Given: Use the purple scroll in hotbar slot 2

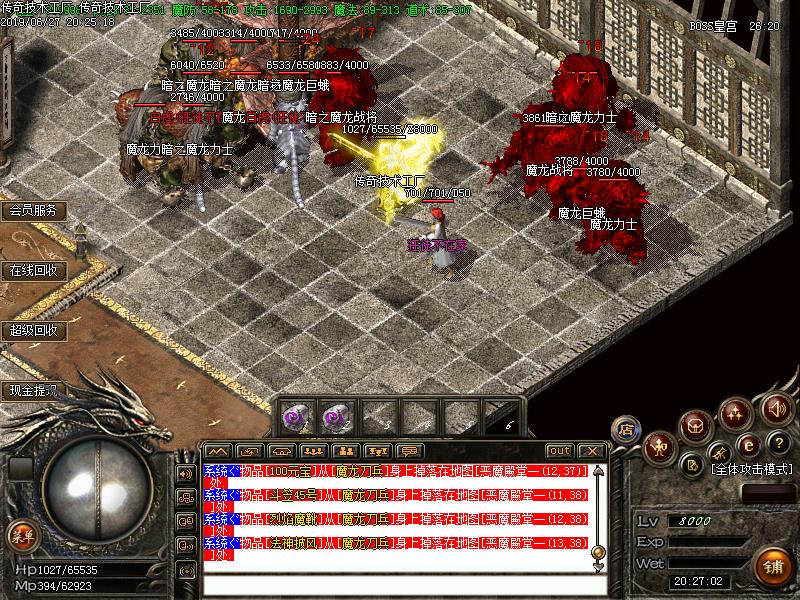Looking at the screenshot, I should pos(335,415).
